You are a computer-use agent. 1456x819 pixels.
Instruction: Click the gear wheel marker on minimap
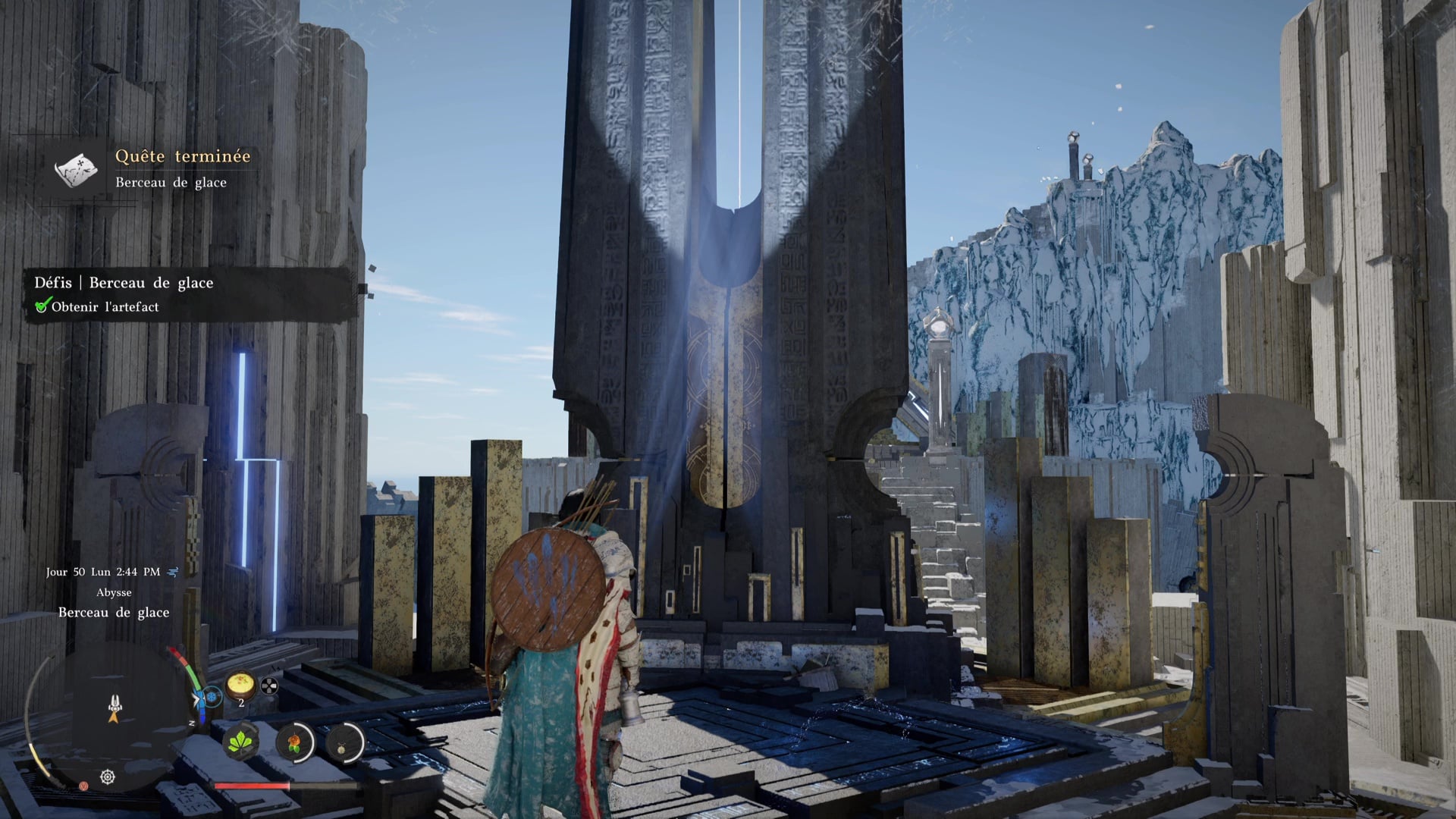[x=108, y=777]
